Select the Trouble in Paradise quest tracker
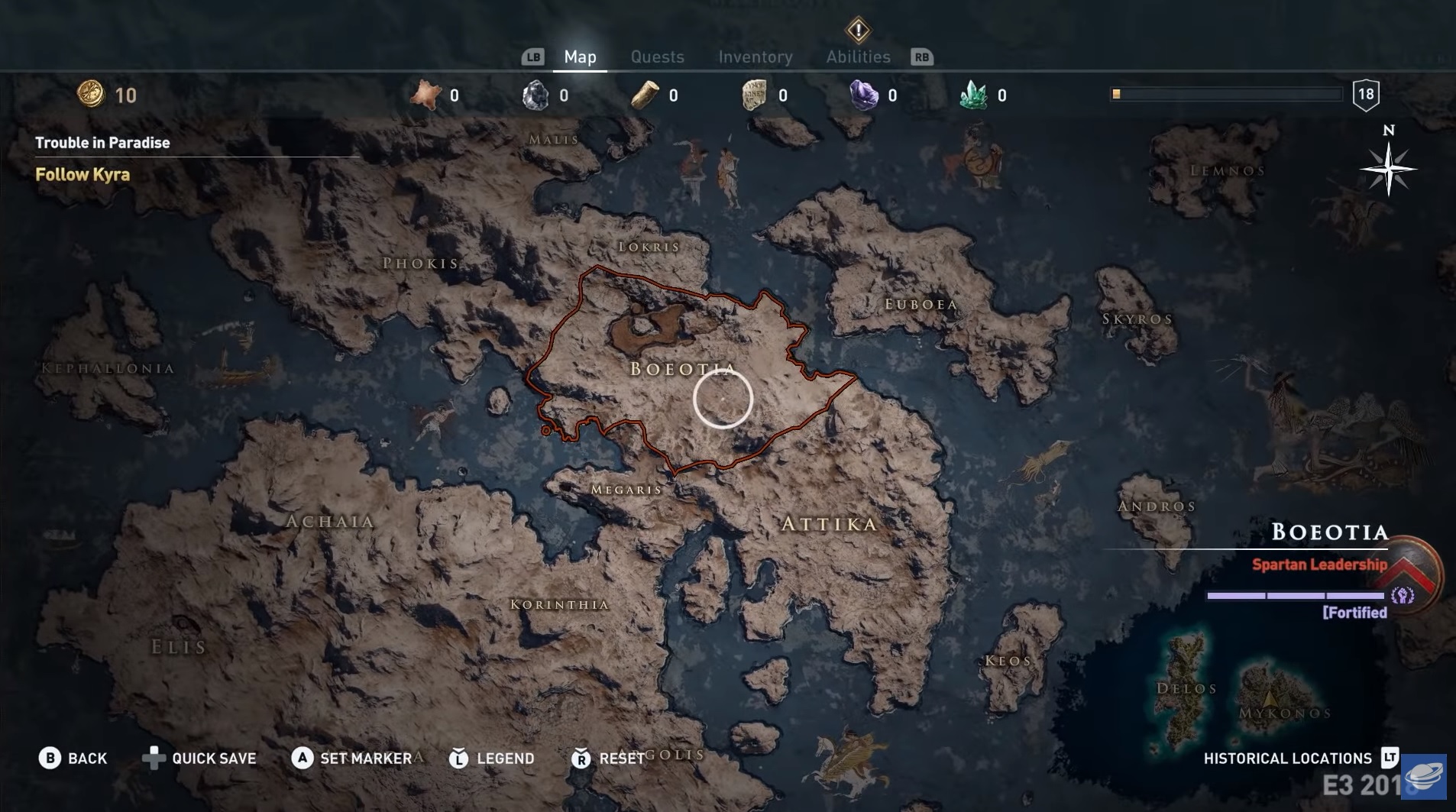 click(x=102, y=143)
